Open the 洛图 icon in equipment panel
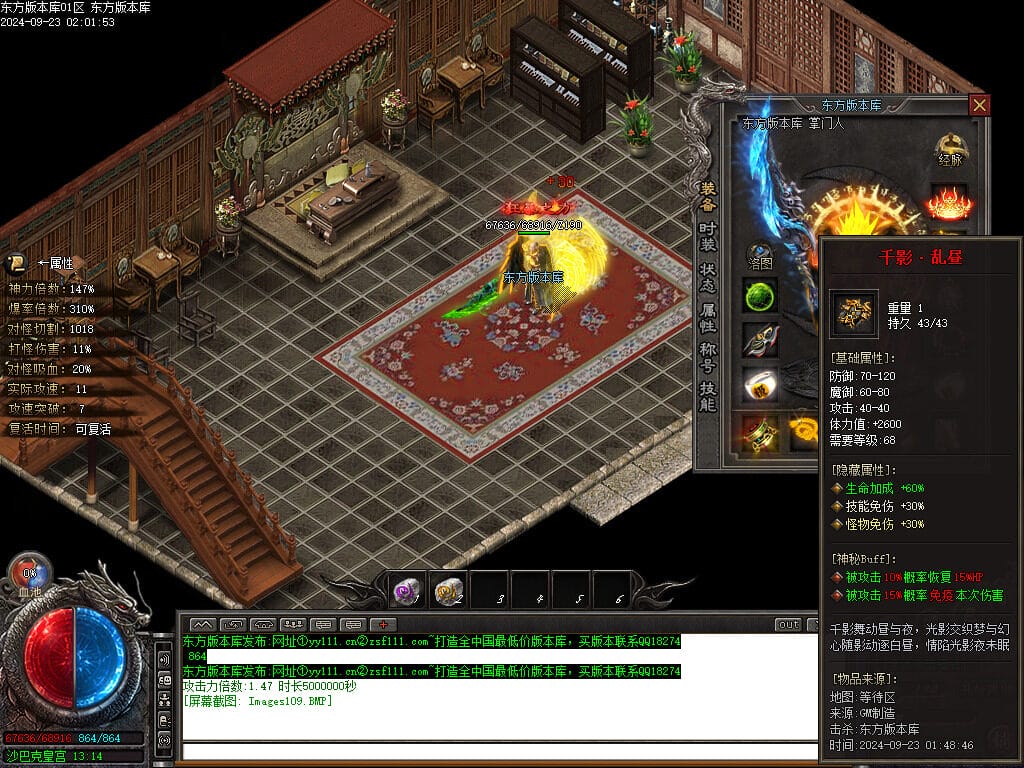The image size is (1024, 768). pos(760,256)
